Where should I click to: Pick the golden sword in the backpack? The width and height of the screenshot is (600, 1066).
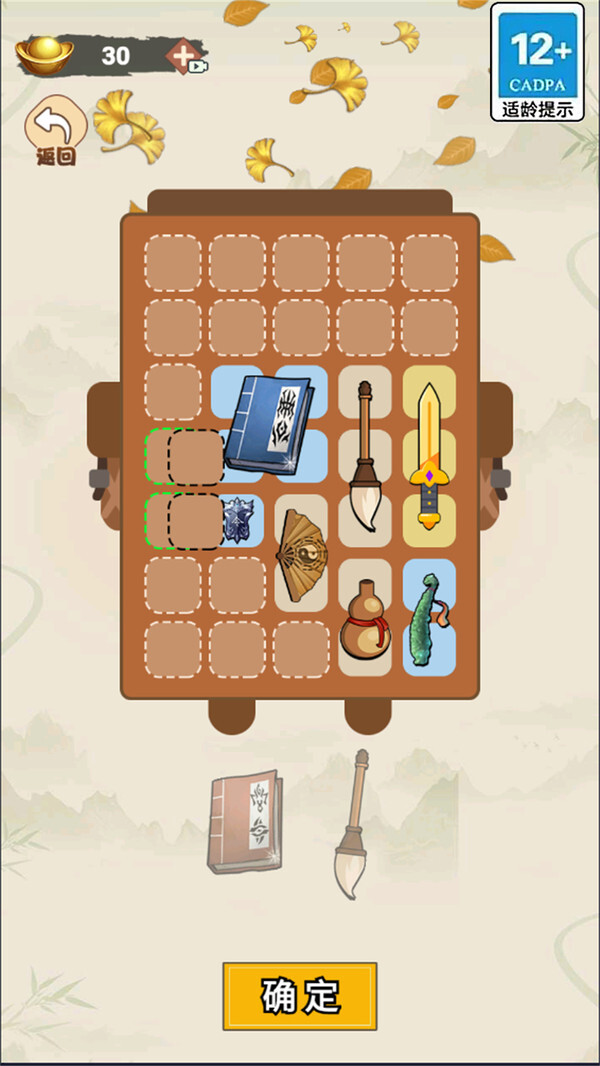[x=428, y=455]
